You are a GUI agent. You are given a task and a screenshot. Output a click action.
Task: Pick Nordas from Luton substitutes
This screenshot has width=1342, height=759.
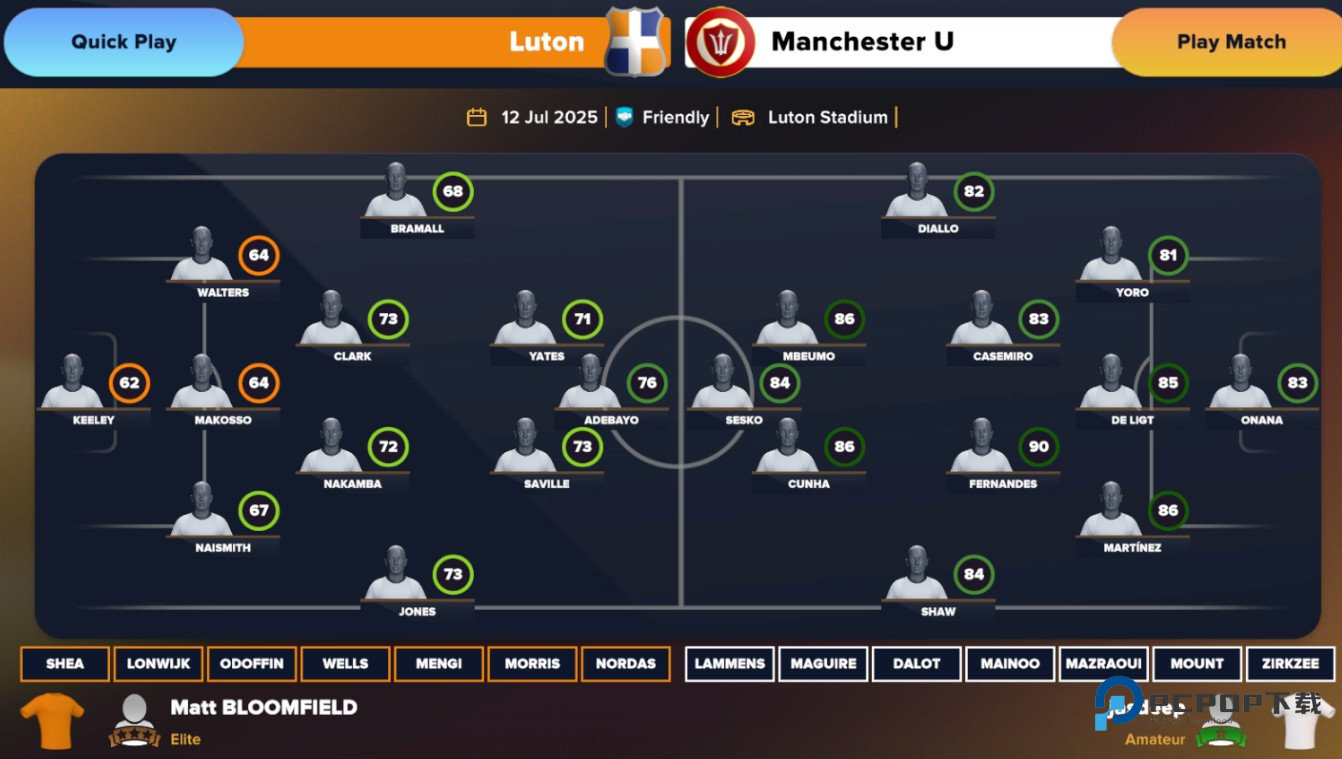625,663
